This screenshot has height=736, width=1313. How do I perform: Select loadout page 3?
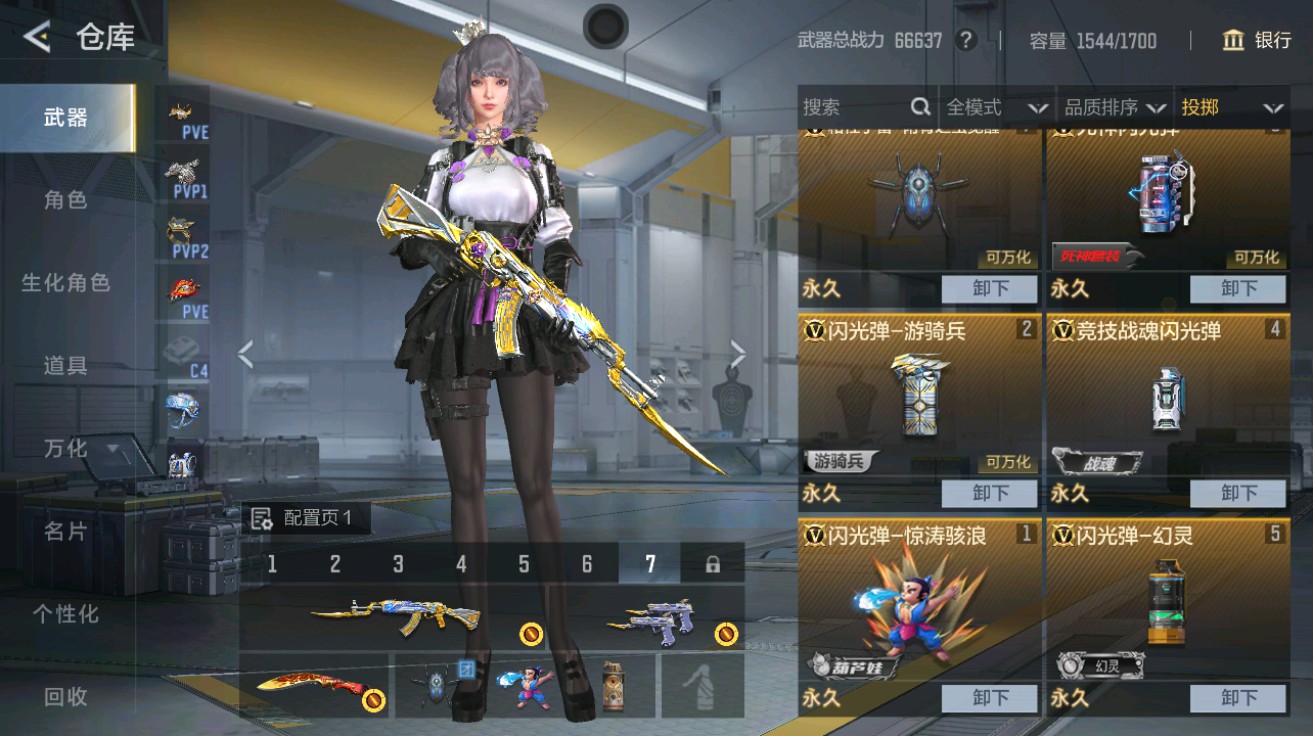(398, 564)
